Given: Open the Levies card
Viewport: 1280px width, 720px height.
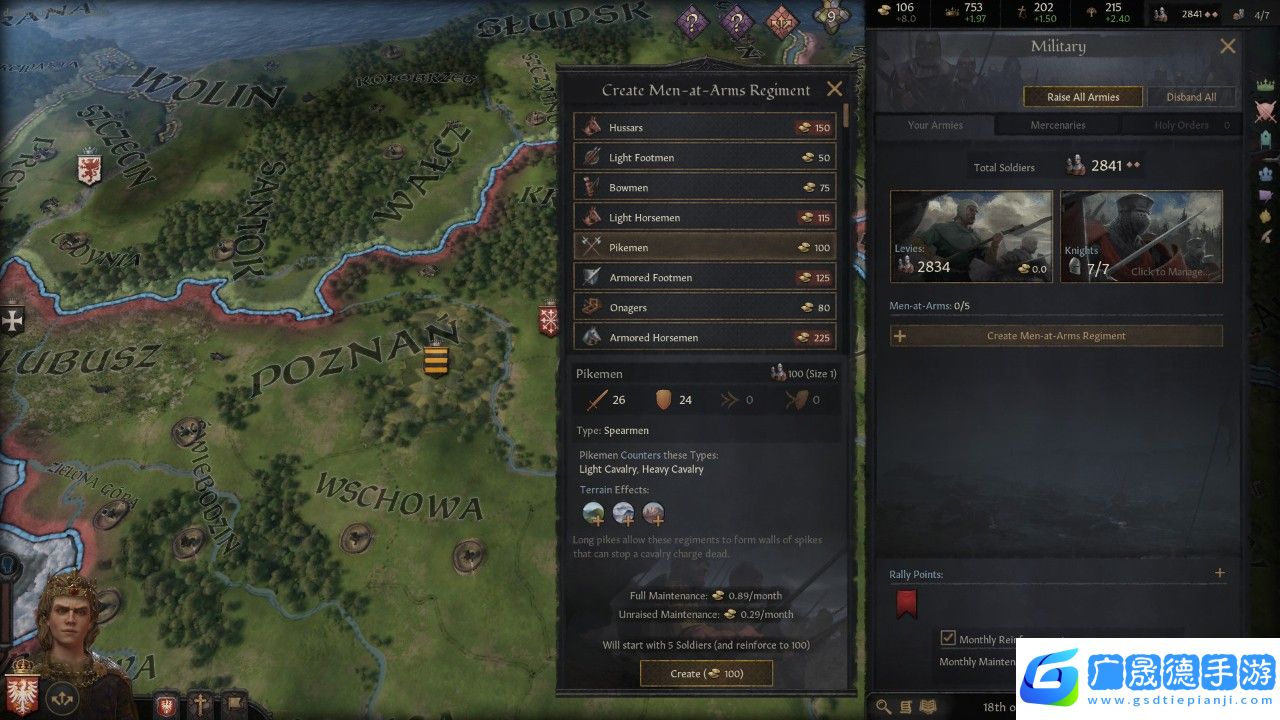Looking at the screenshot, I should pyautogui.click(x=971, y=236).
